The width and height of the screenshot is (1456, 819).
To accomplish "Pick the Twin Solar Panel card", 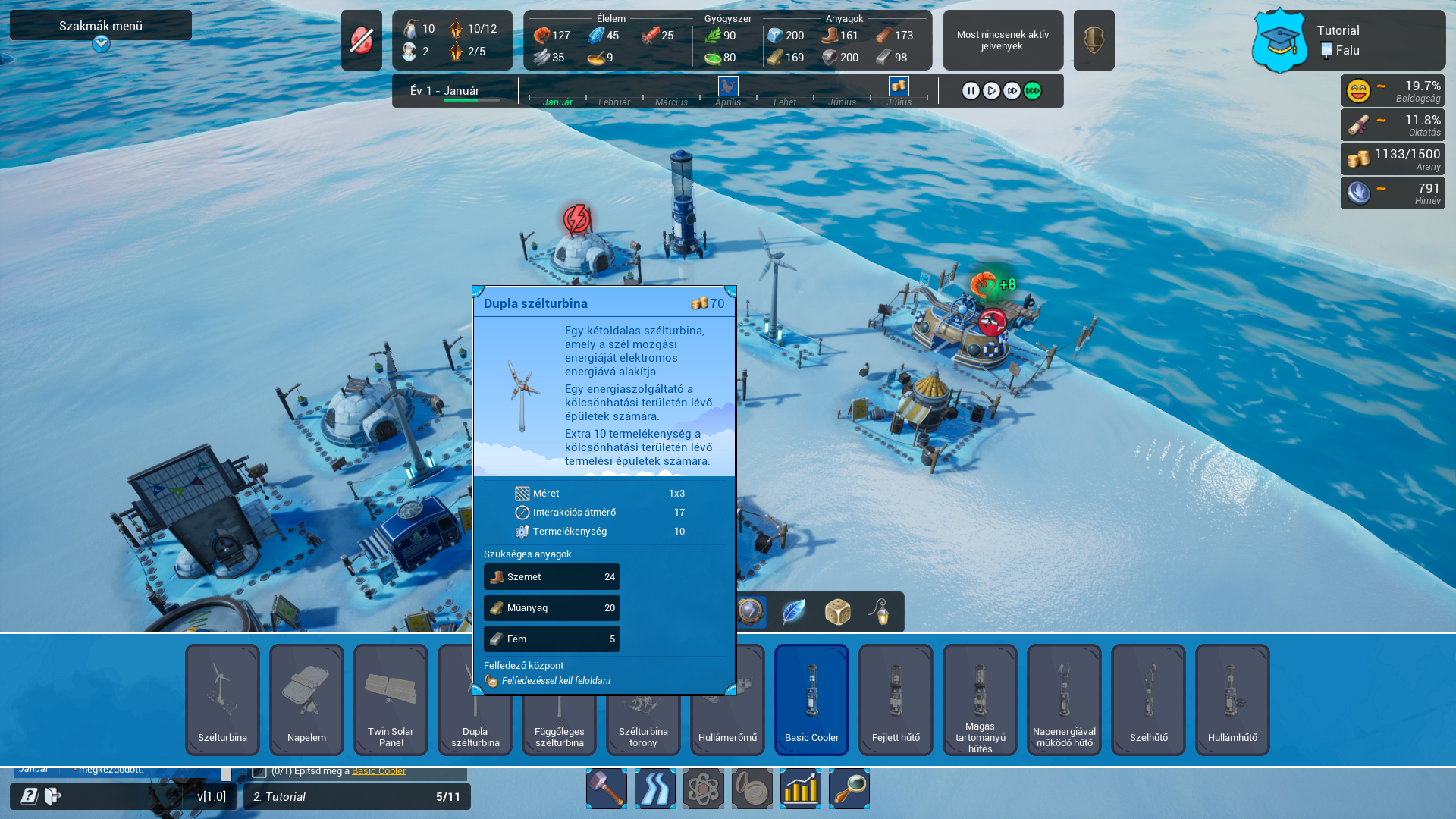I will (391, 699).
